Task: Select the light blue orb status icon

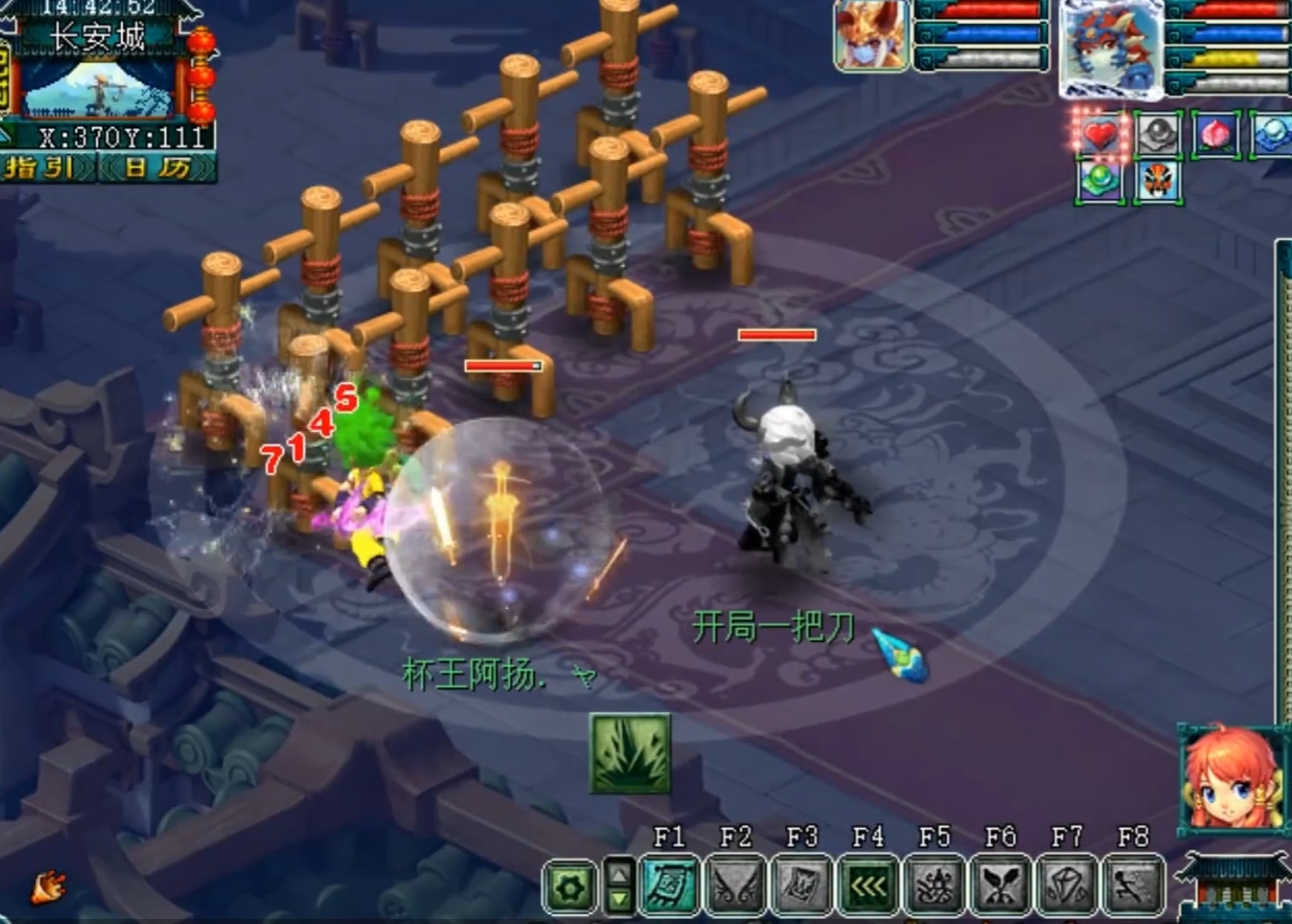Action: (x=1272, y=135)
